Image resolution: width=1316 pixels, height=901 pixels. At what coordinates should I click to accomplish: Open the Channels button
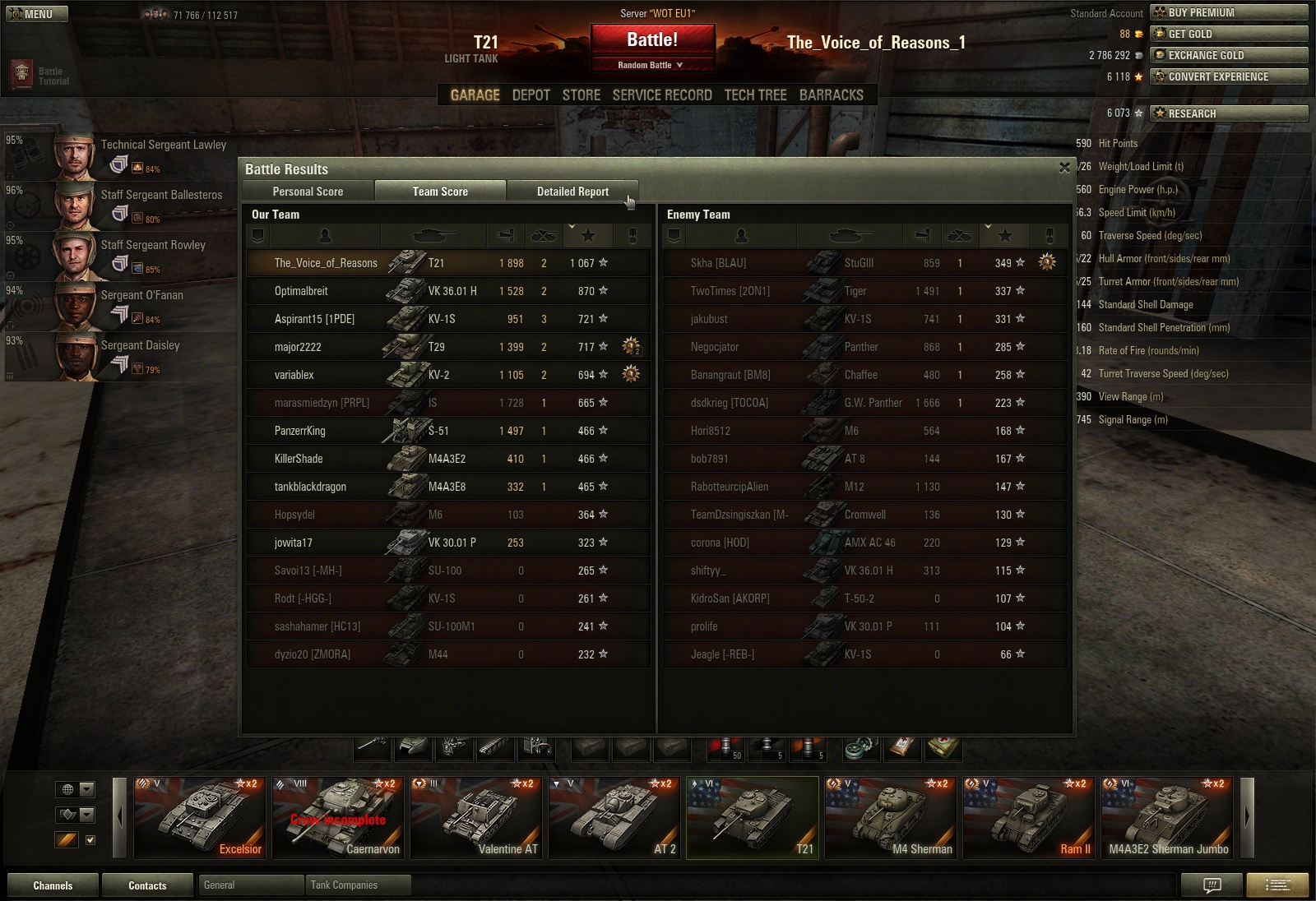(x=53, y=885)
